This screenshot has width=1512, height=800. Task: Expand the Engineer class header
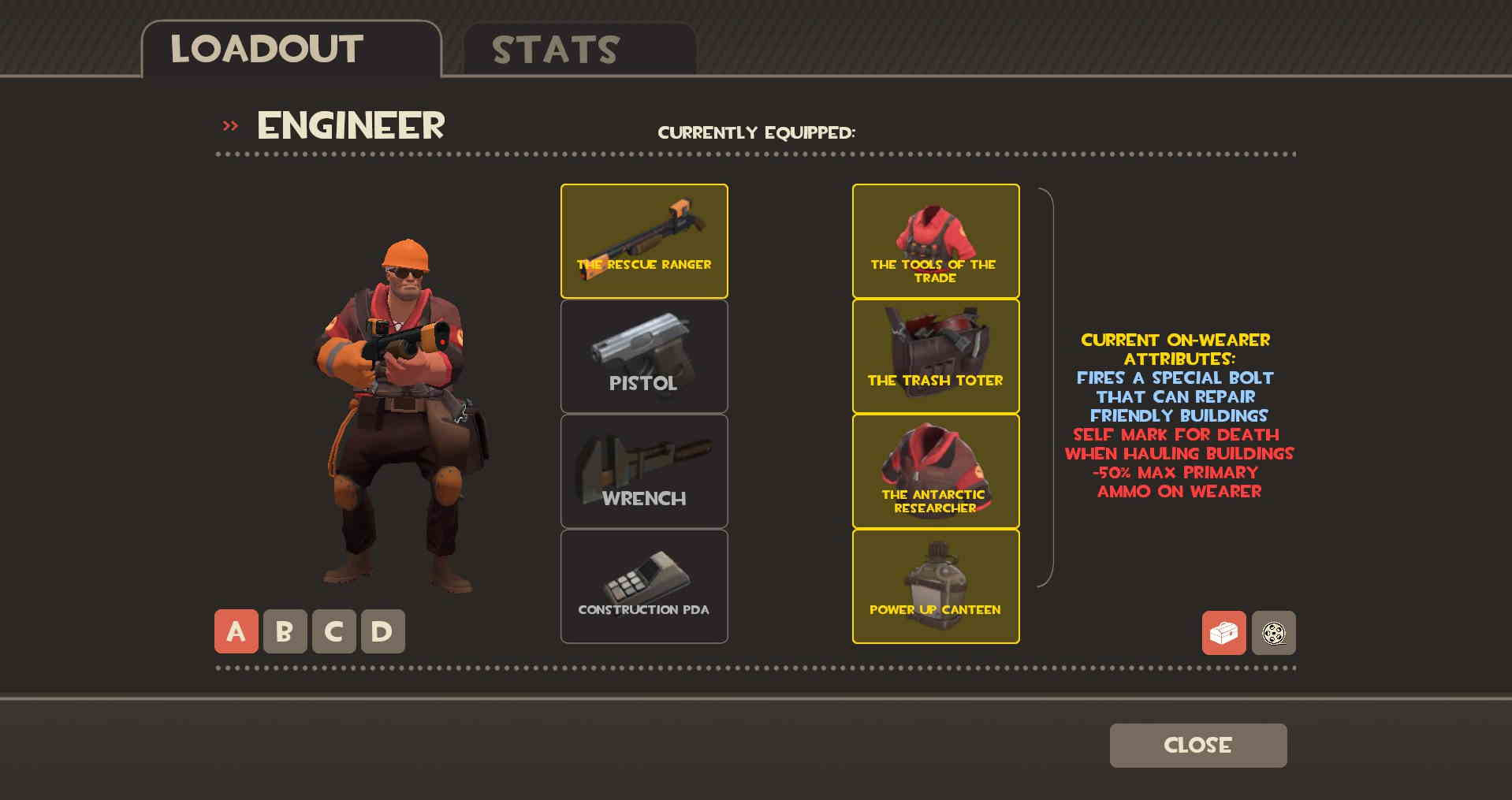pyautogui.click(x=349, y=125)
